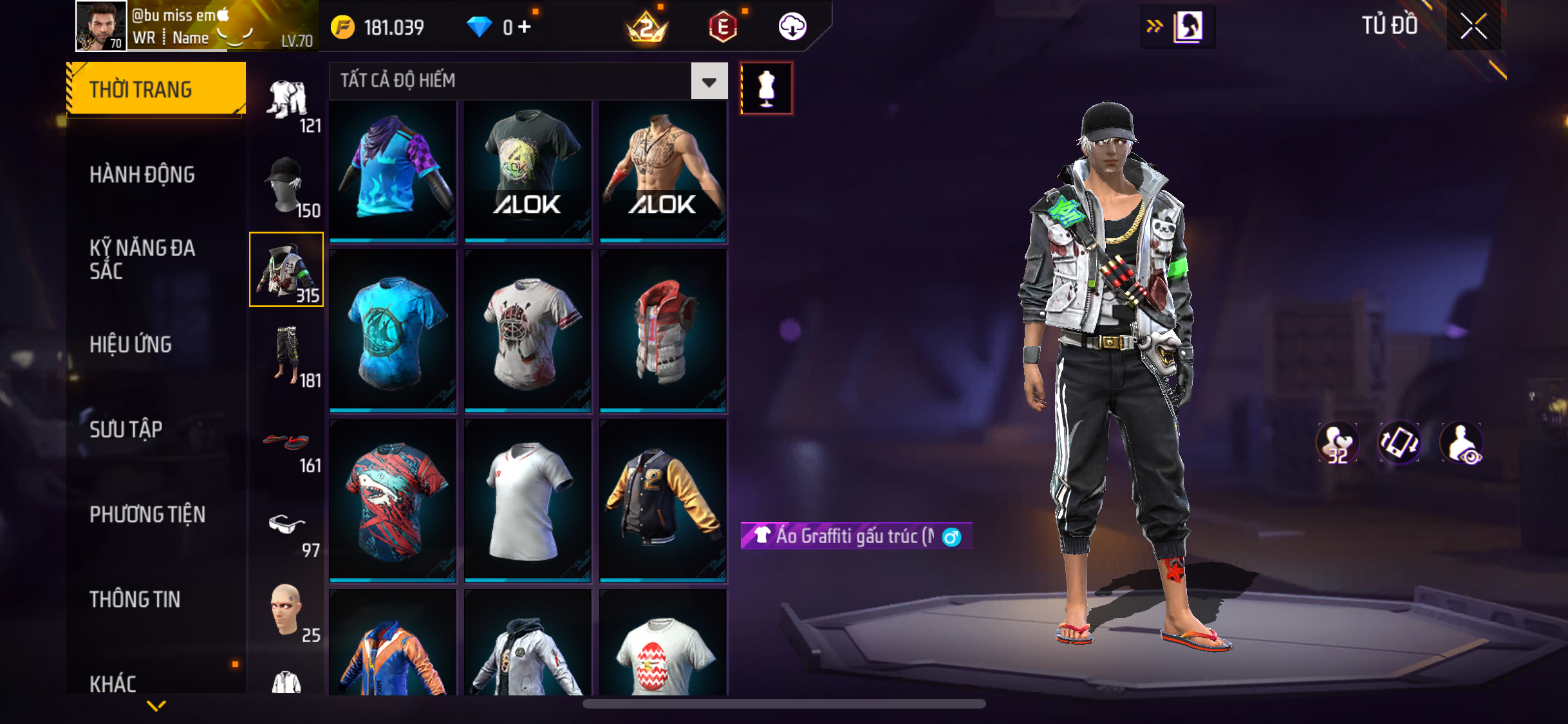1568x724 pixels.
Task: Go to the Sưu Tập tab
Action: [x=126, y=429]
